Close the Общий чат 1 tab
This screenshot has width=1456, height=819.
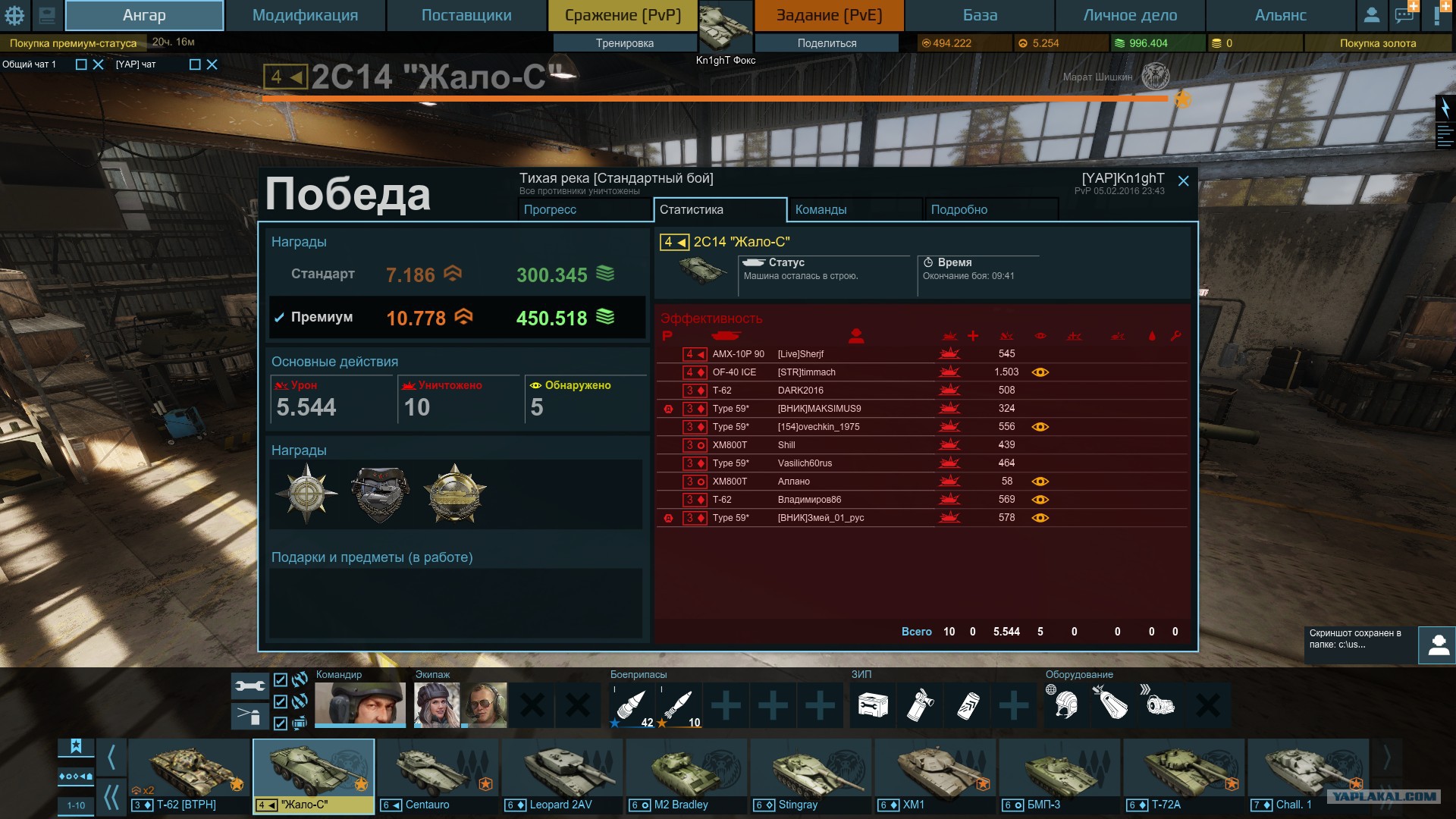[98, 64]
